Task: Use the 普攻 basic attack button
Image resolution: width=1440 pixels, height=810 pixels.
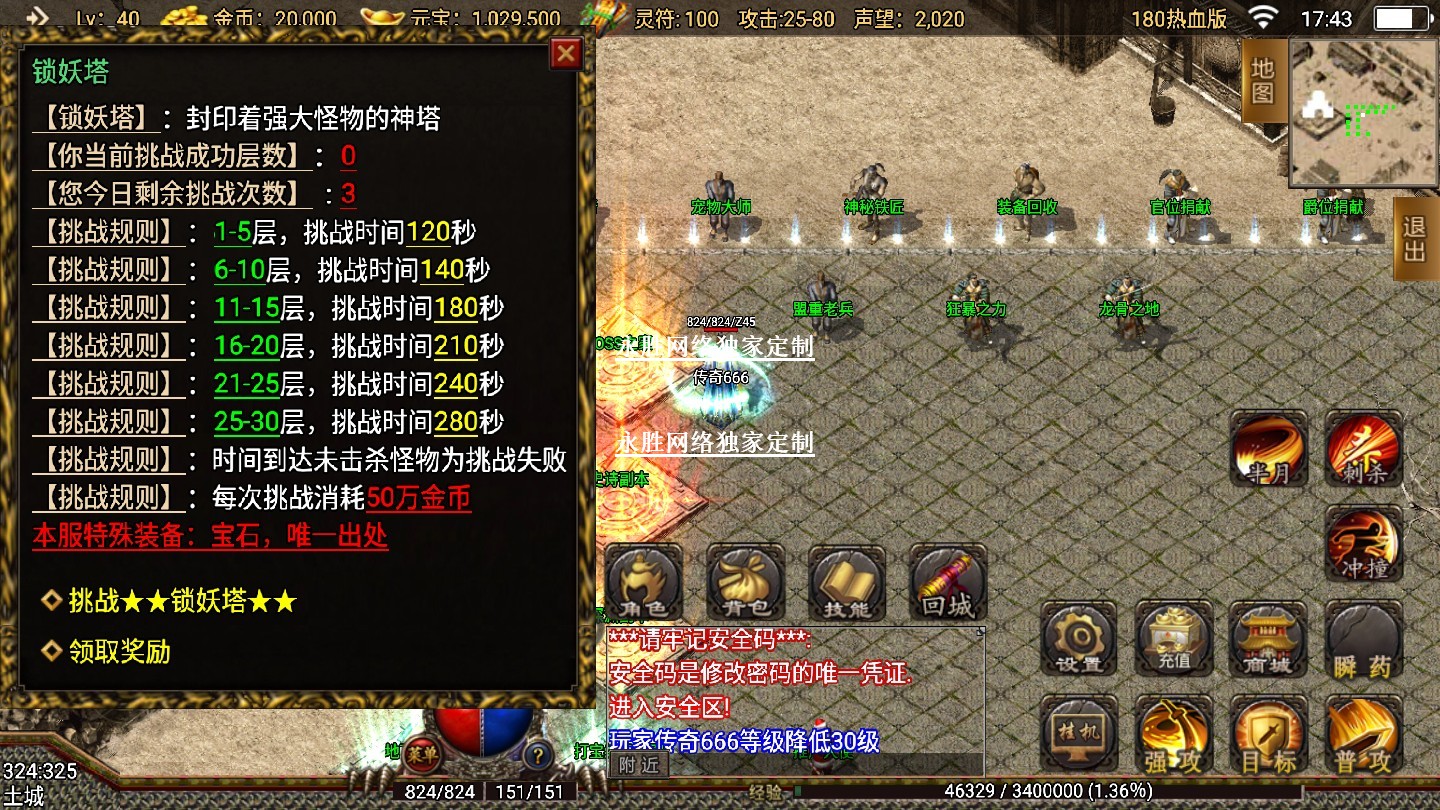Action: [x=1363, y=735]
